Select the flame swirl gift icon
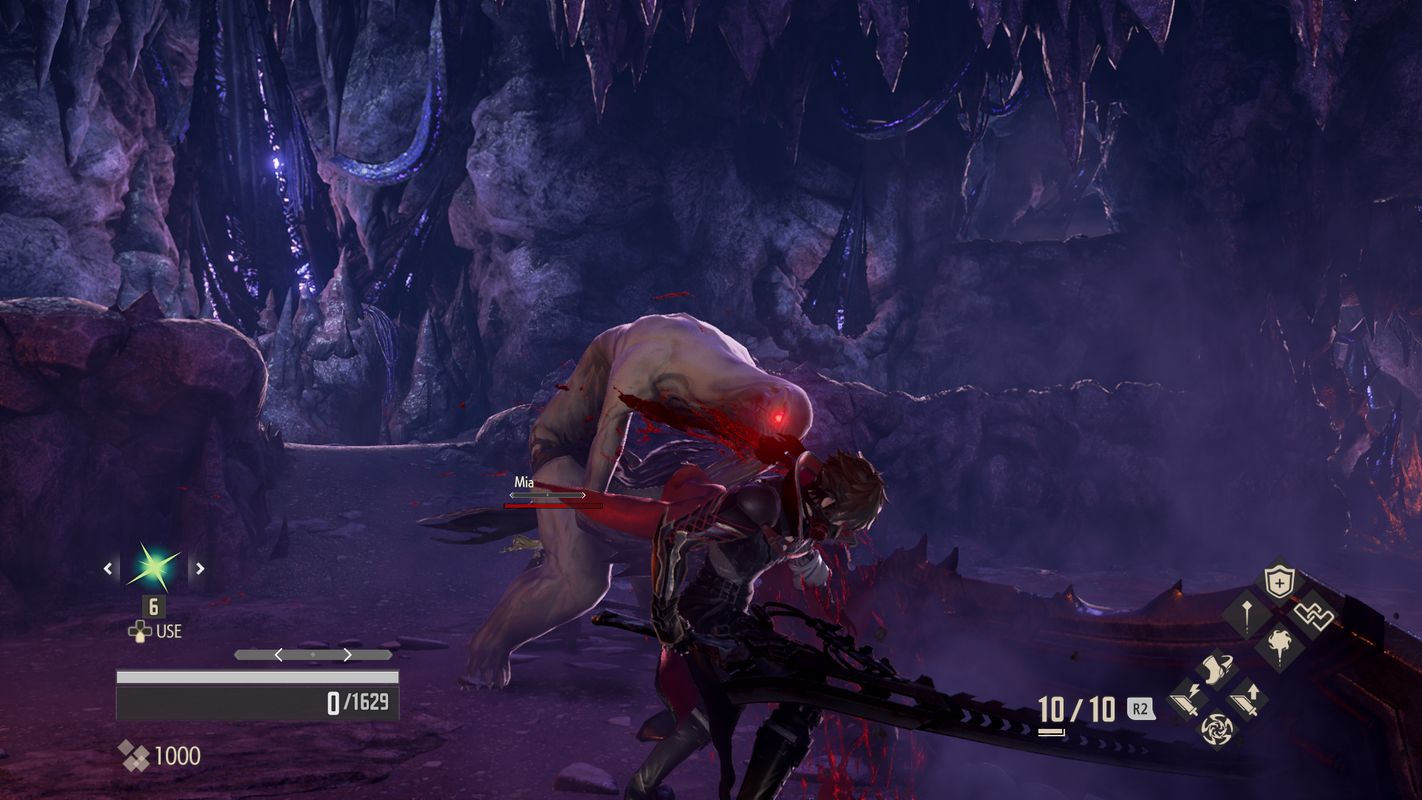This screenshot has width=1422, height=800. 1279,643
